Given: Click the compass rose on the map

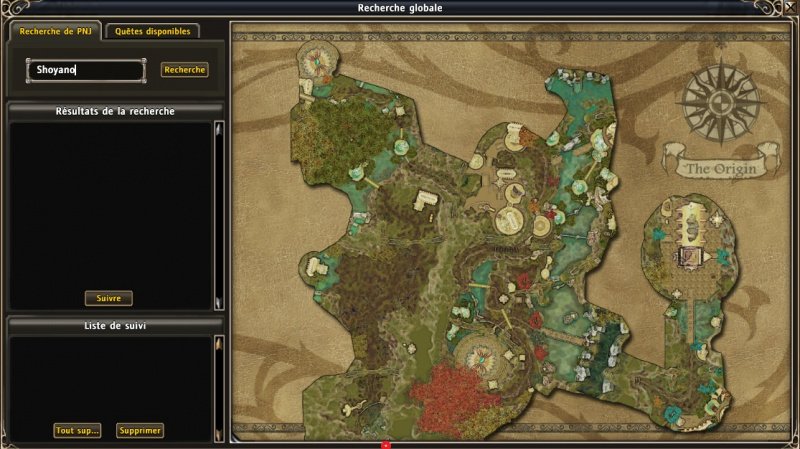Looking at the screenshot, I should click(x=720, y=100).
